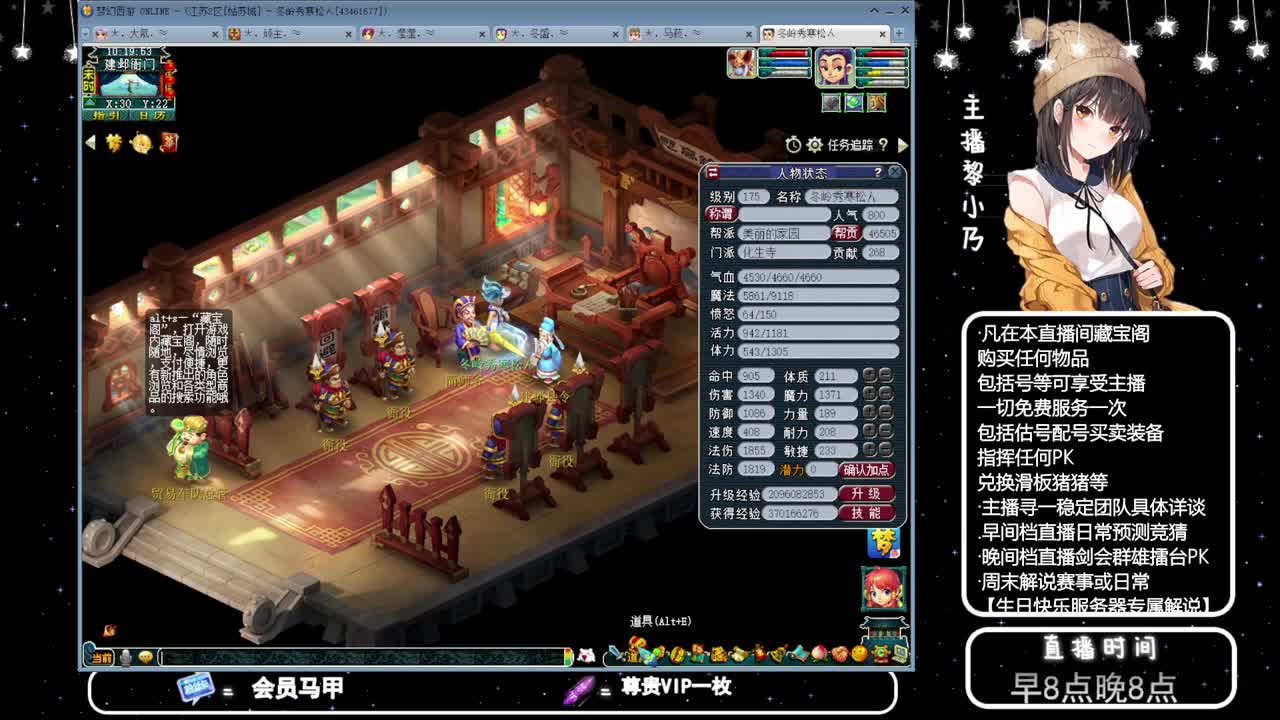The width and height of the screenshot is (1280, 720).
Task: Click the smiley emote icon in chat bar
Action: [x=146, y=658]
